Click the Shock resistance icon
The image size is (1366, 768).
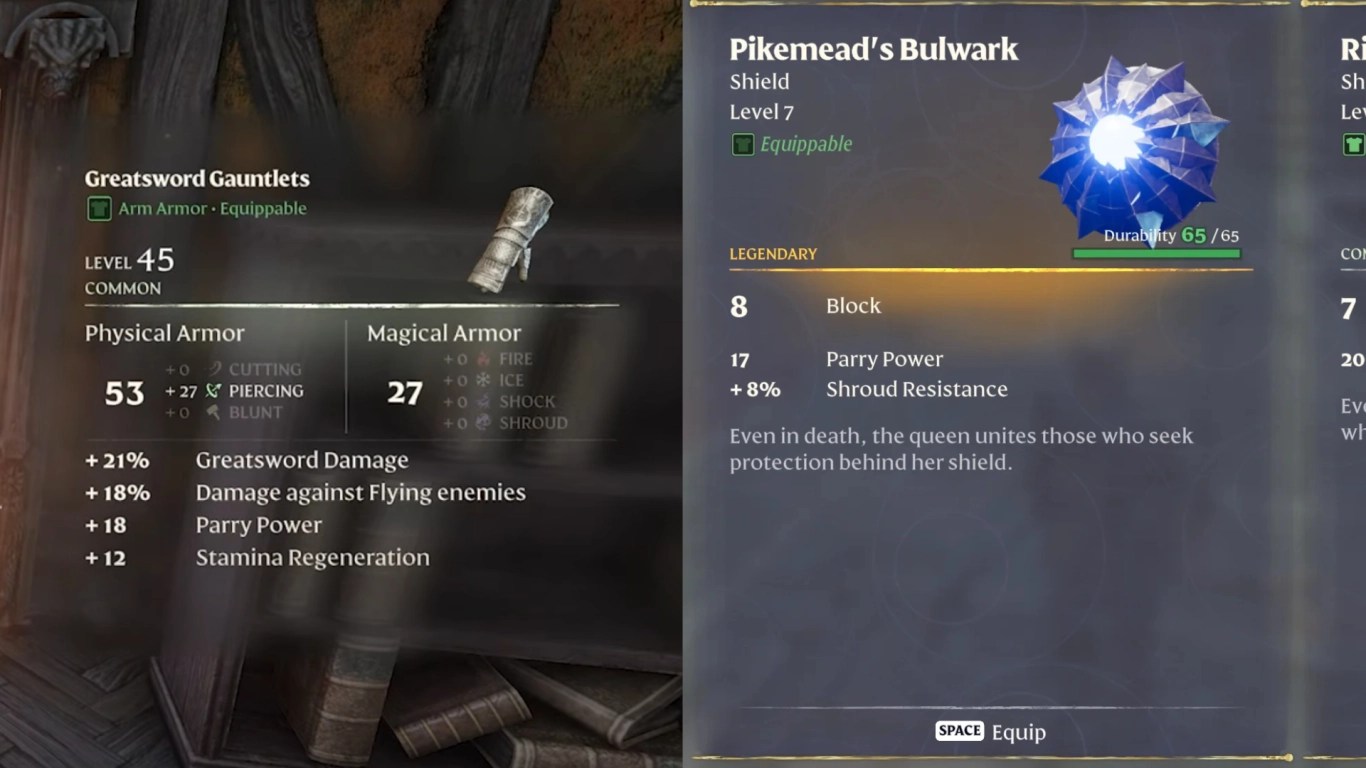(x=481, y=401)
